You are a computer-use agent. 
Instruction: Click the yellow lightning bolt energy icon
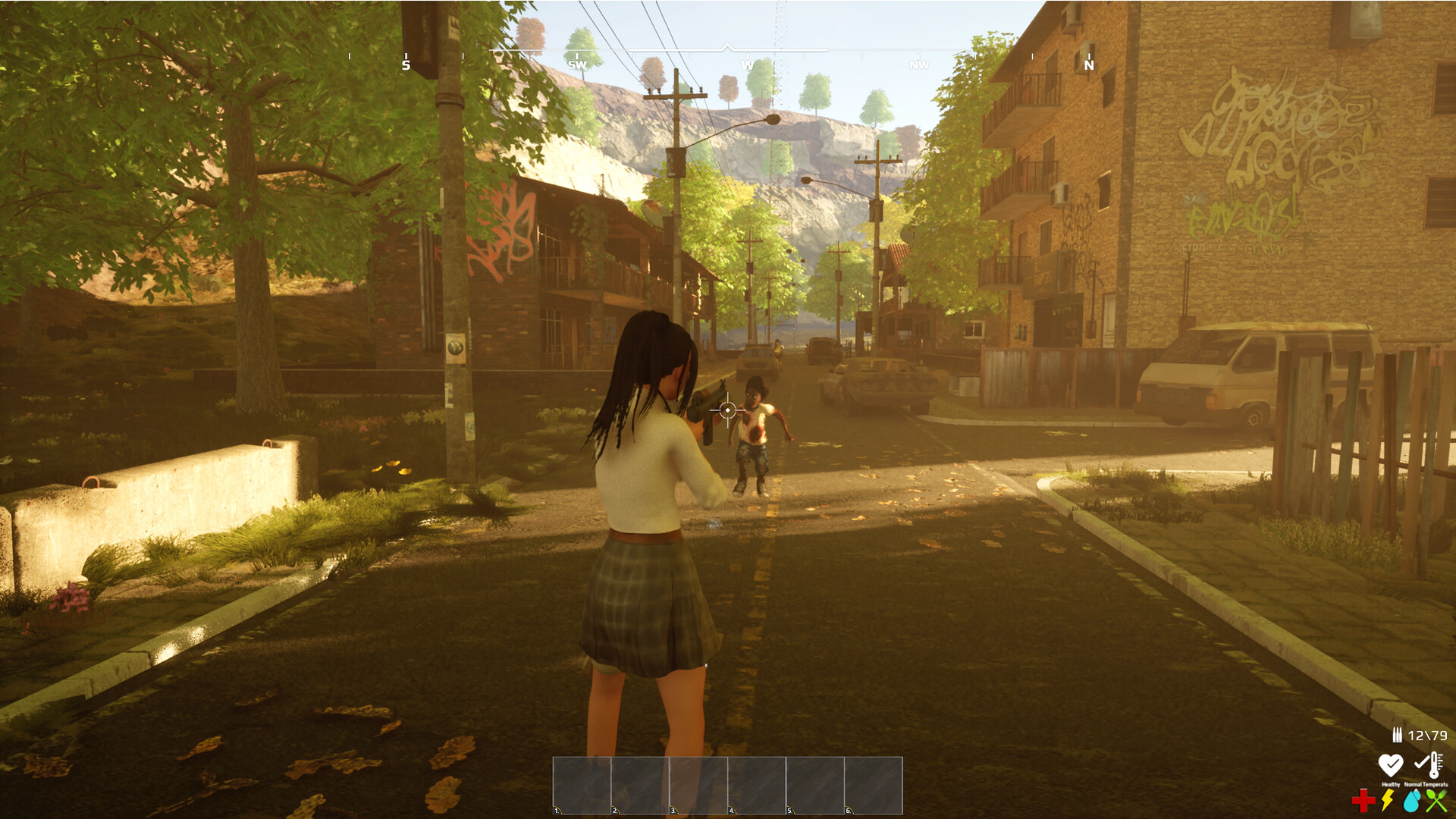coord(1387,800)
